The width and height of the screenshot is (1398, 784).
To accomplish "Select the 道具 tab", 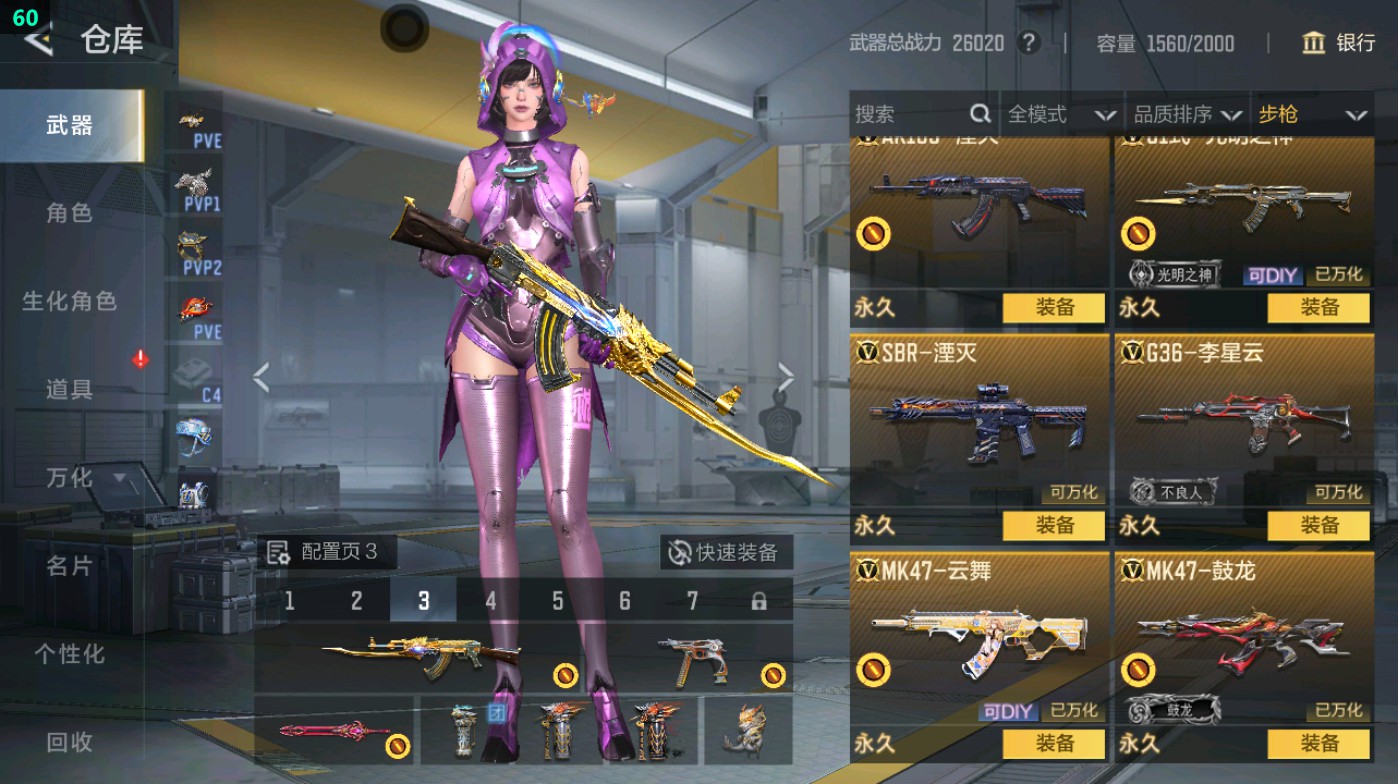I will (x=70, y=389).
